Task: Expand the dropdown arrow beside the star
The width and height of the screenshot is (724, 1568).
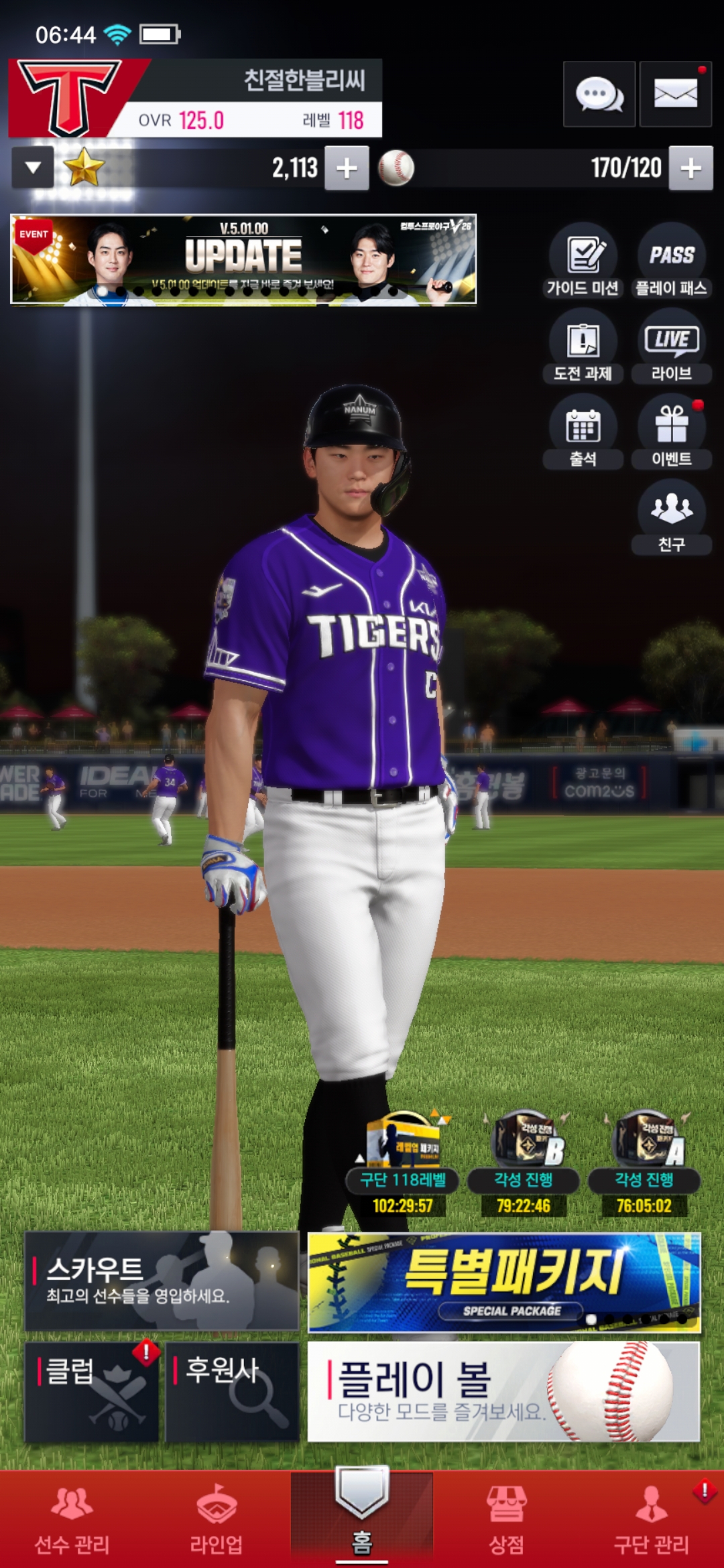Action: click(x=33, y=168)
